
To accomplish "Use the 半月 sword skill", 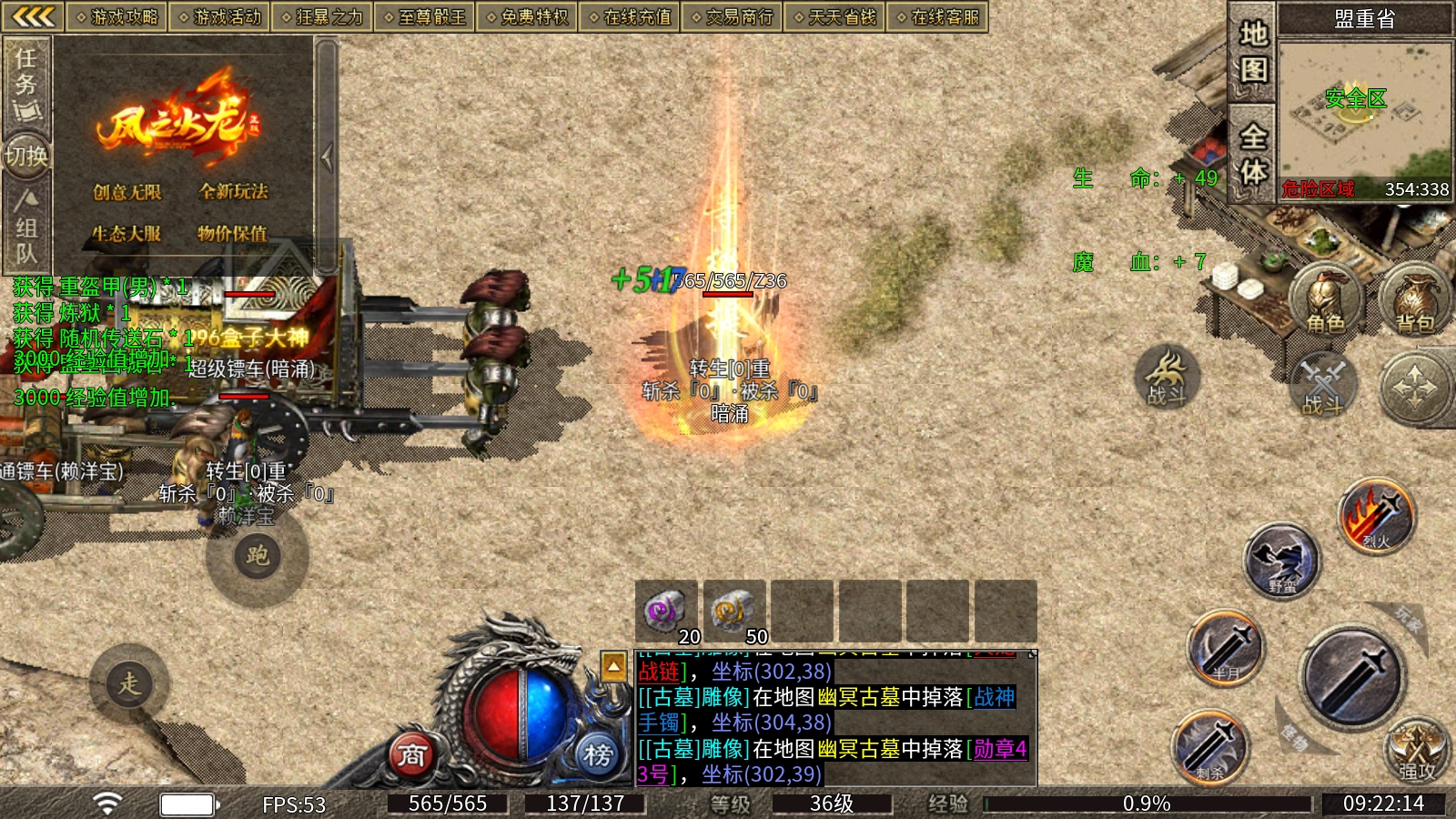I will pos(1226,649).
